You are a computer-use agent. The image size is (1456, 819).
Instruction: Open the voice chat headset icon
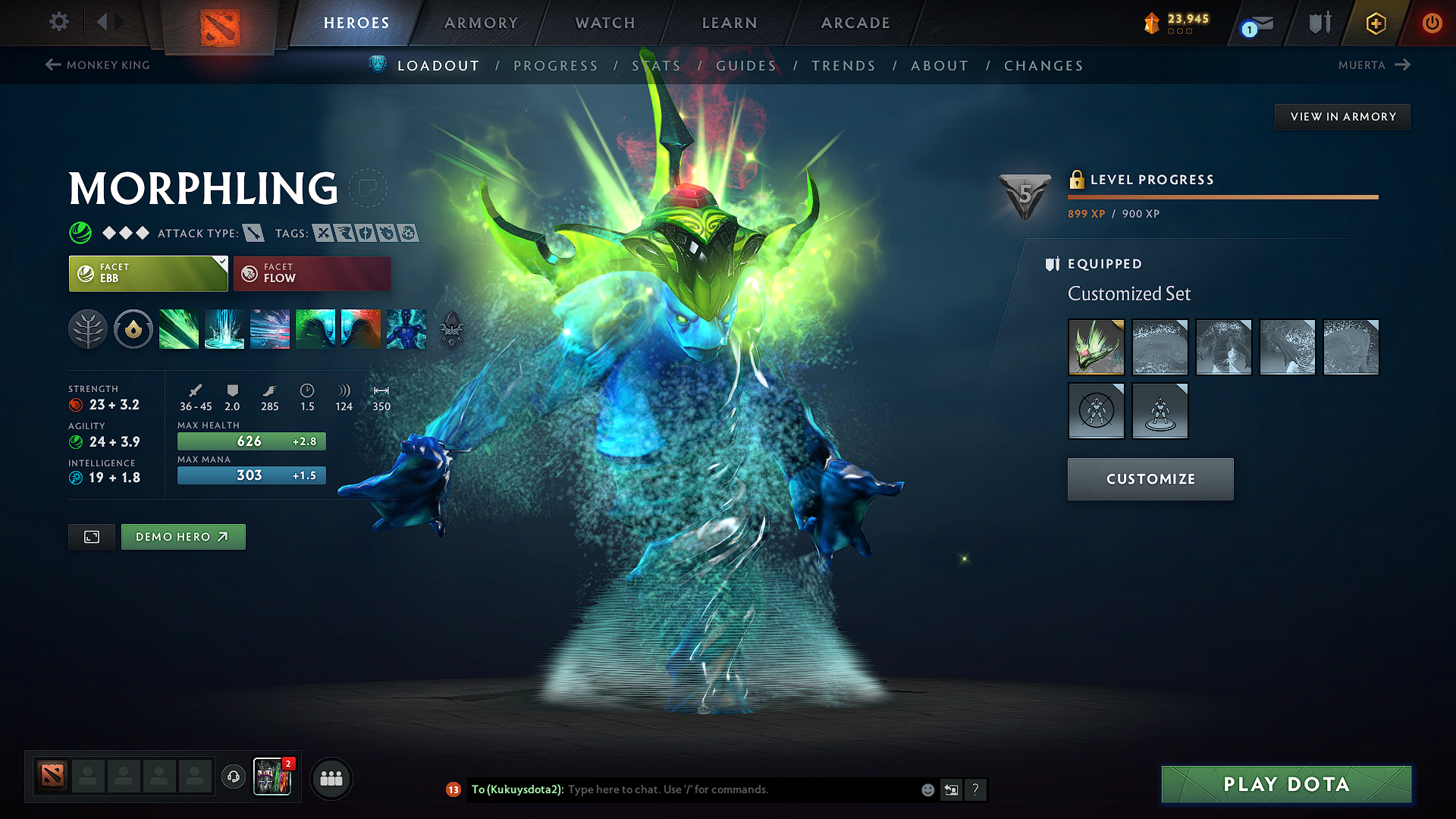coord(233,777)
